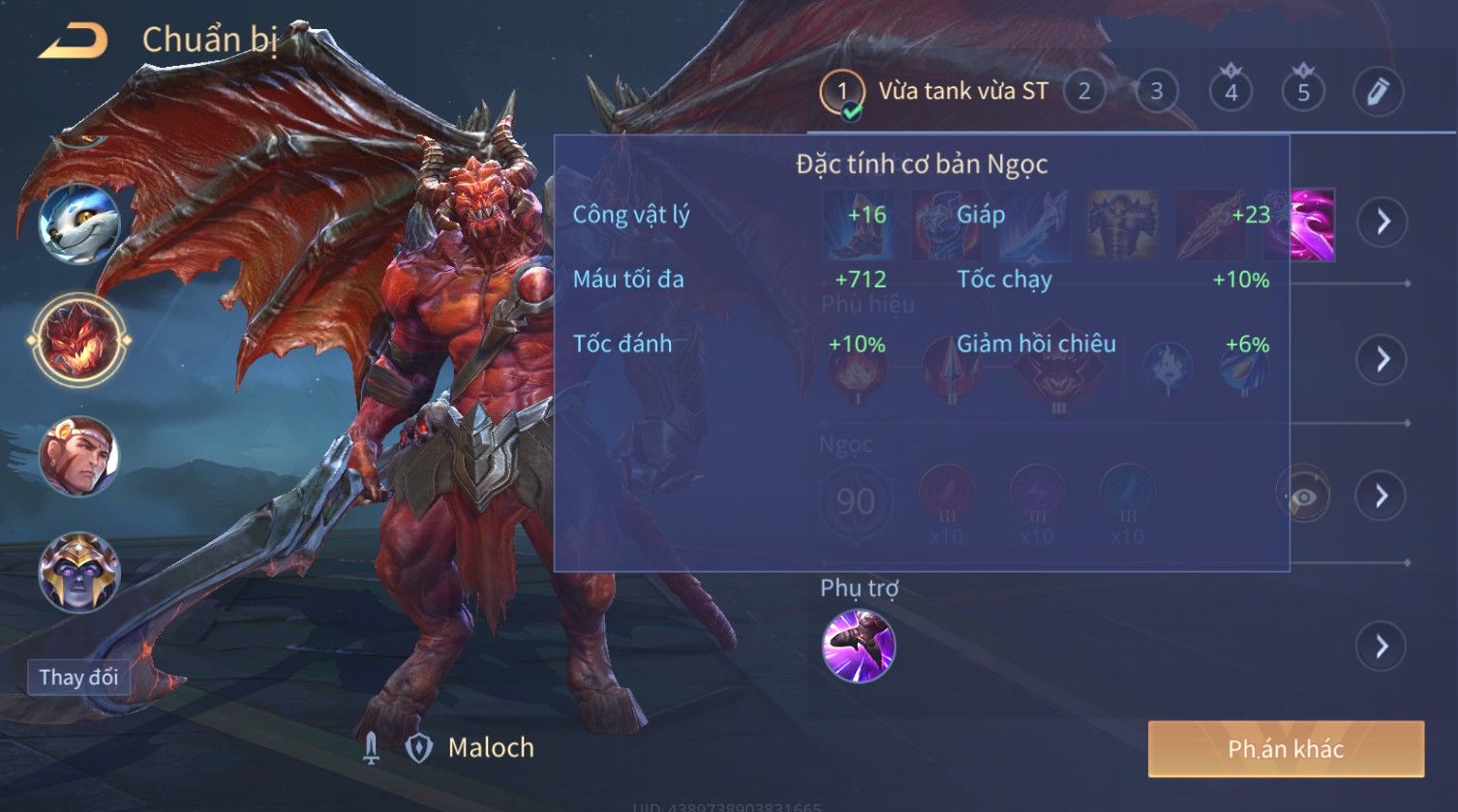Open the Phù hiệu details arrow
This screenshot has width=1458, height=812.
pos(1382,359)
